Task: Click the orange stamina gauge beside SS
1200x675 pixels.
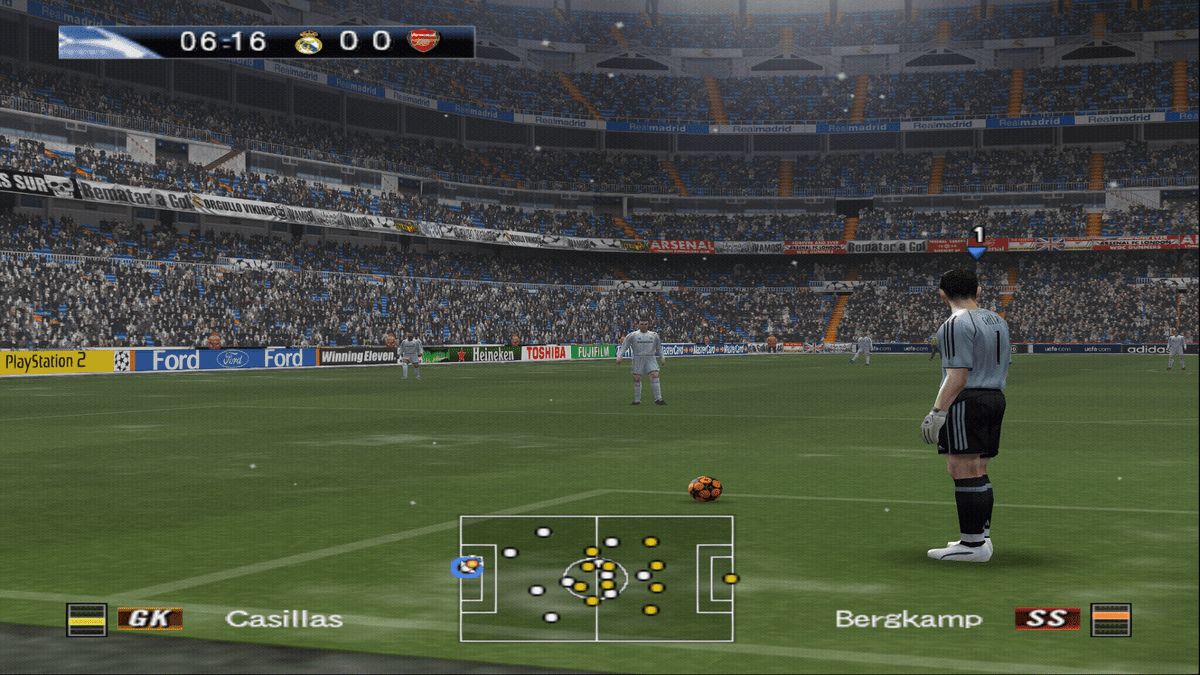Action: pyautogui.click(x=1111, y=620)
